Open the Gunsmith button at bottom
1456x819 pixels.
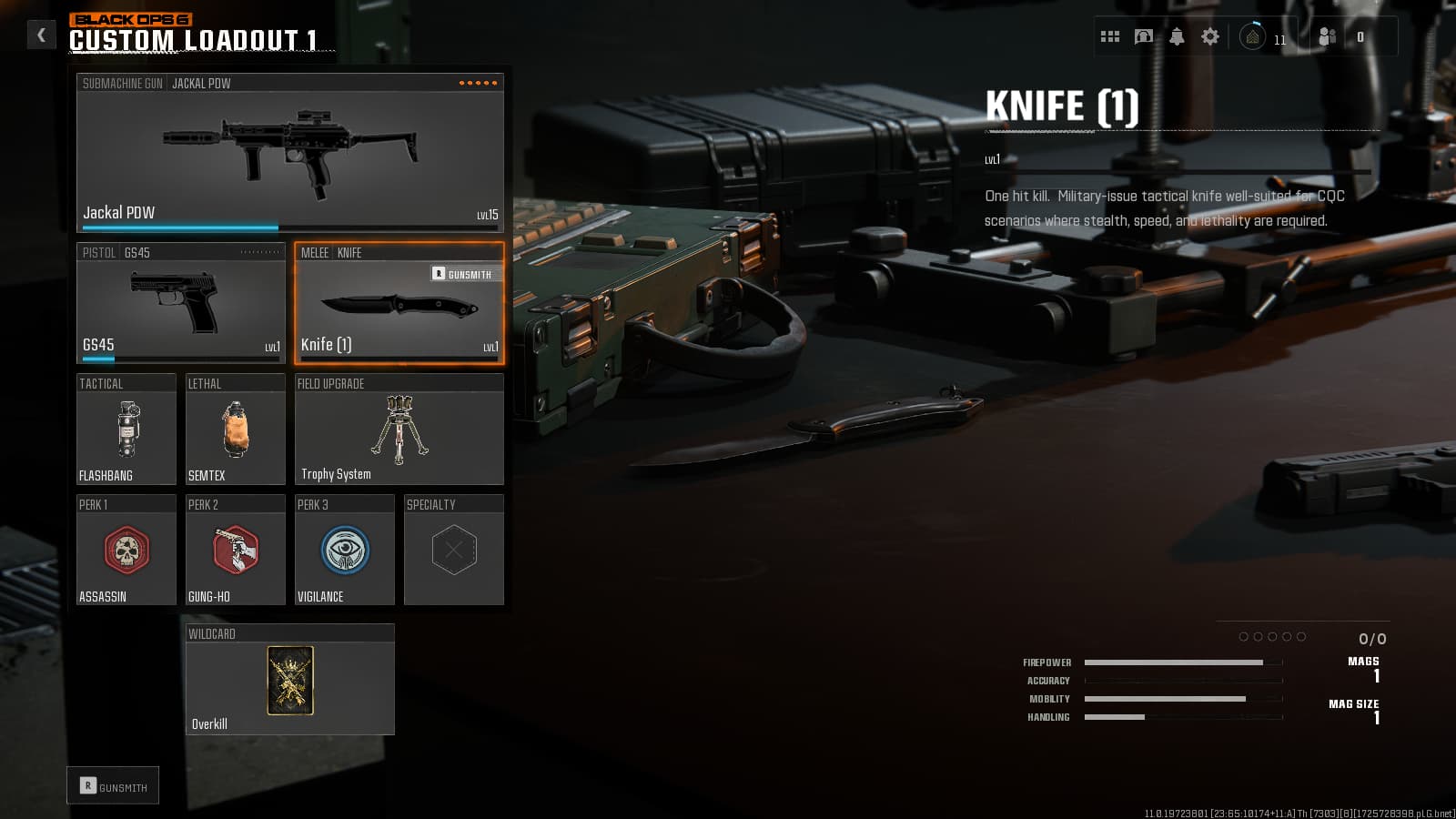tap(113, 786)
